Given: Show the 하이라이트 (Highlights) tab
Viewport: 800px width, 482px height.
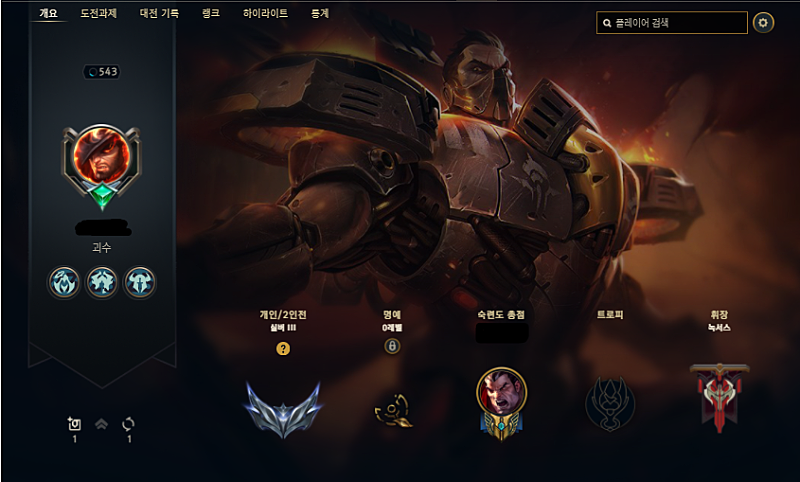Looking at the screenshot, I should 265,14.
